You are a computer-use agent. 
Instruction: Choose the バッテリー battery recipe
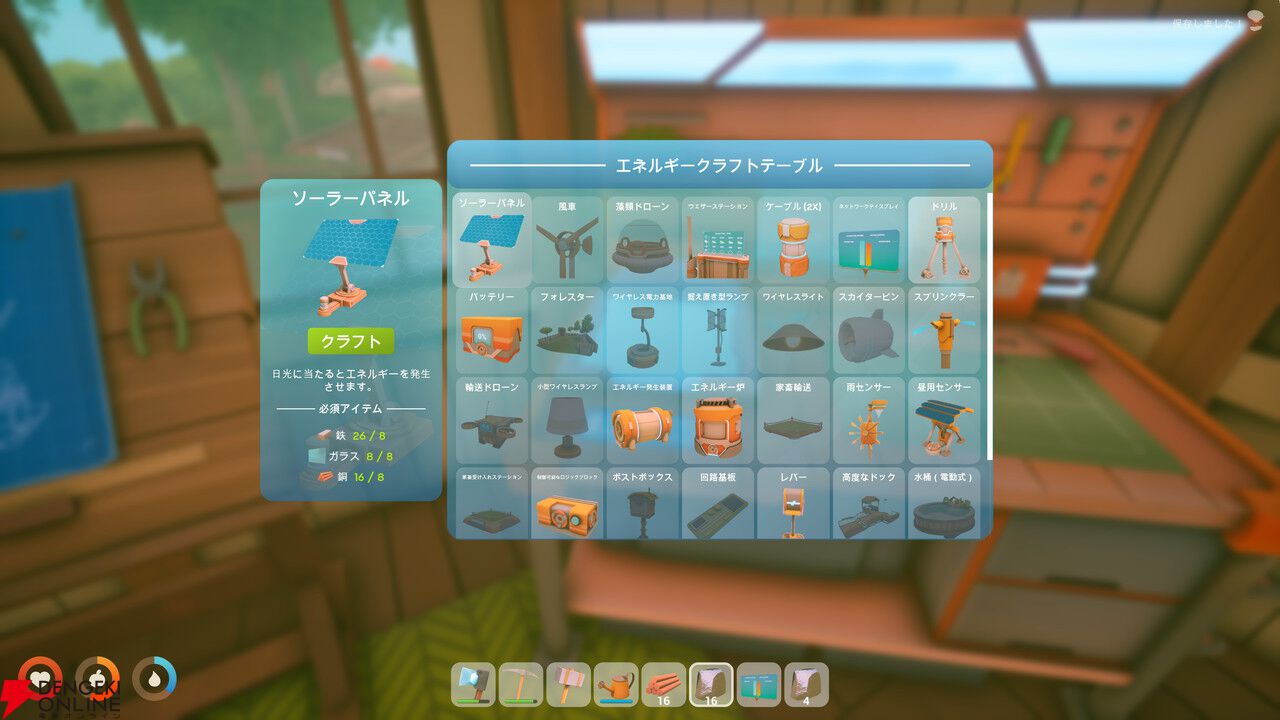[490, 330]
